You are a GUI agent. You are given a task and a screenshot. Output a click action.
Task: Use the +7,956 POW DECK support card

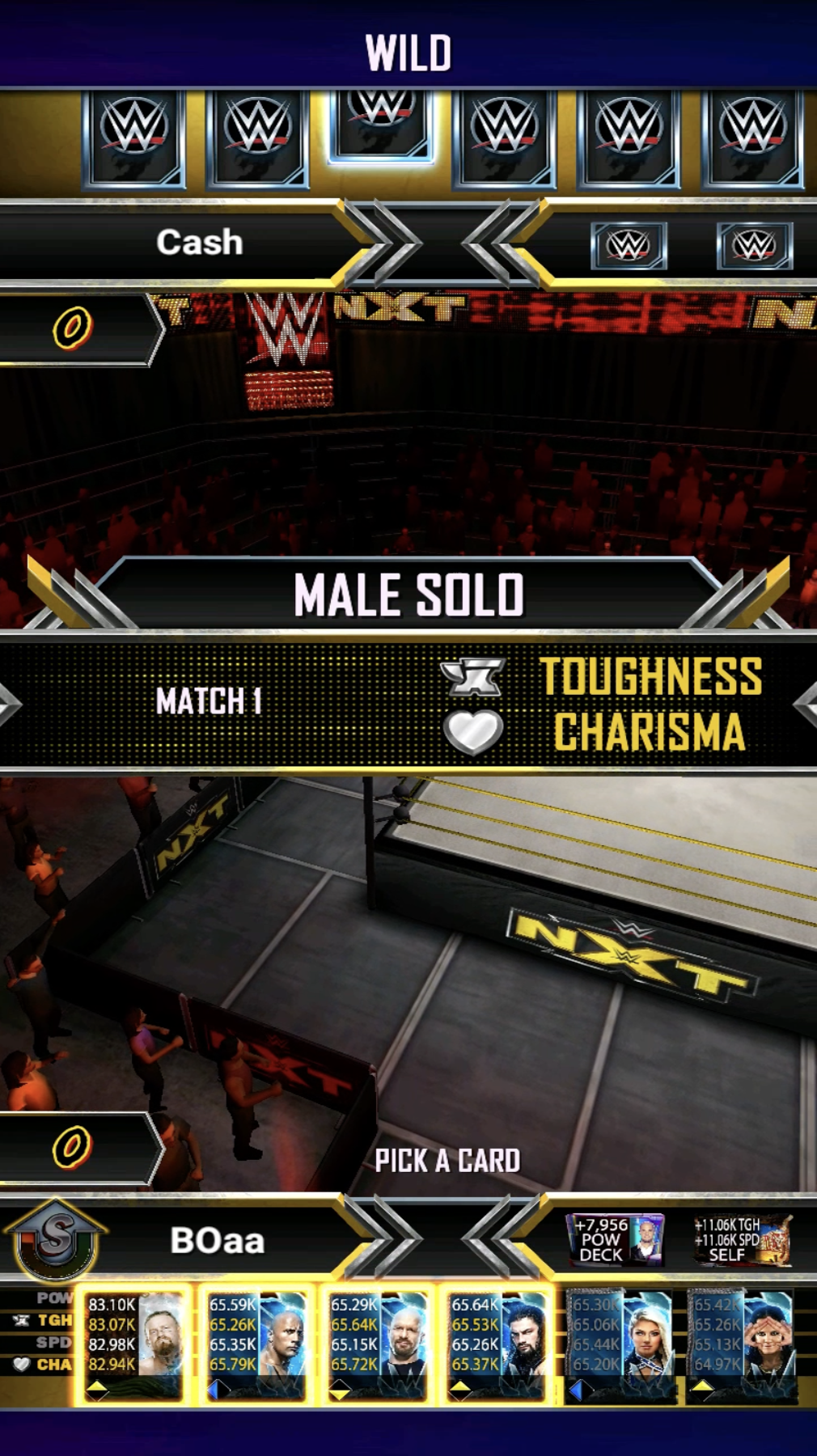coord(616,1239)
